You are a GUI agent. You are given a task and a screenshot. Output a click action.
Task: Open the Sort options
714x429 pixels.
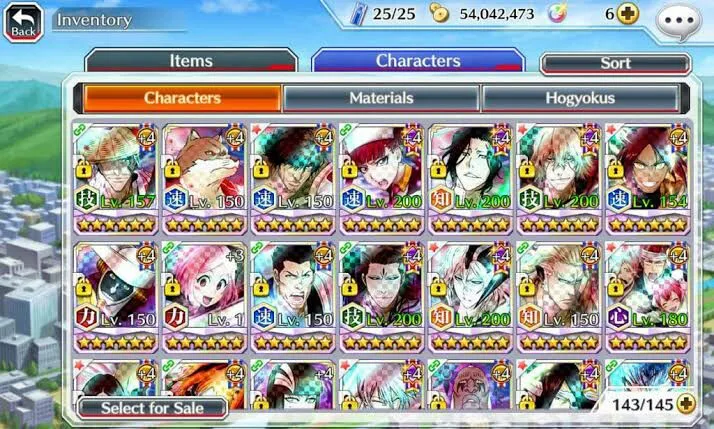pyautogui.click(x=615, y=63)
